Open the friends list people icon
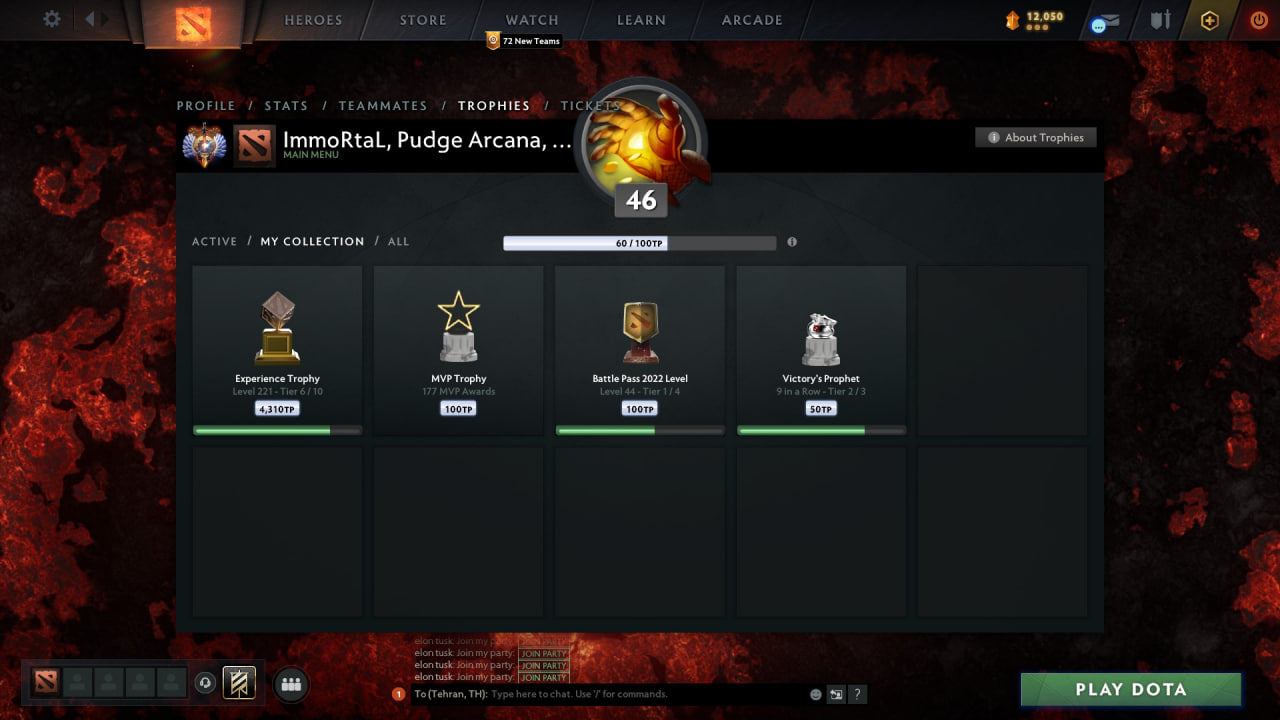Screen dimensions: 1280x720 pos(290,684)
